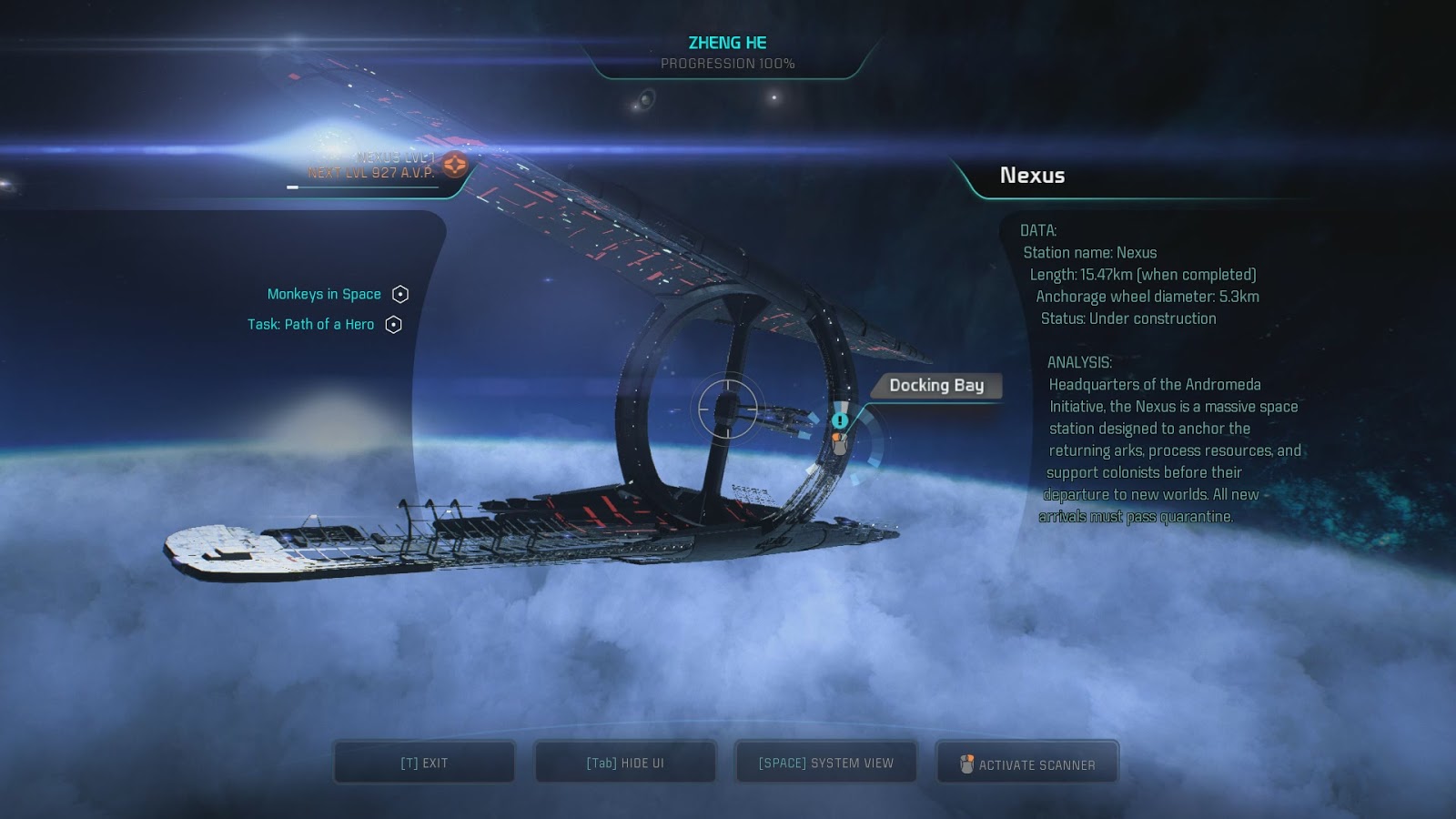The width and height of the screenshot is (1456, 819).
Task: Click the EXIT button
Action: [x=424, y=763]
